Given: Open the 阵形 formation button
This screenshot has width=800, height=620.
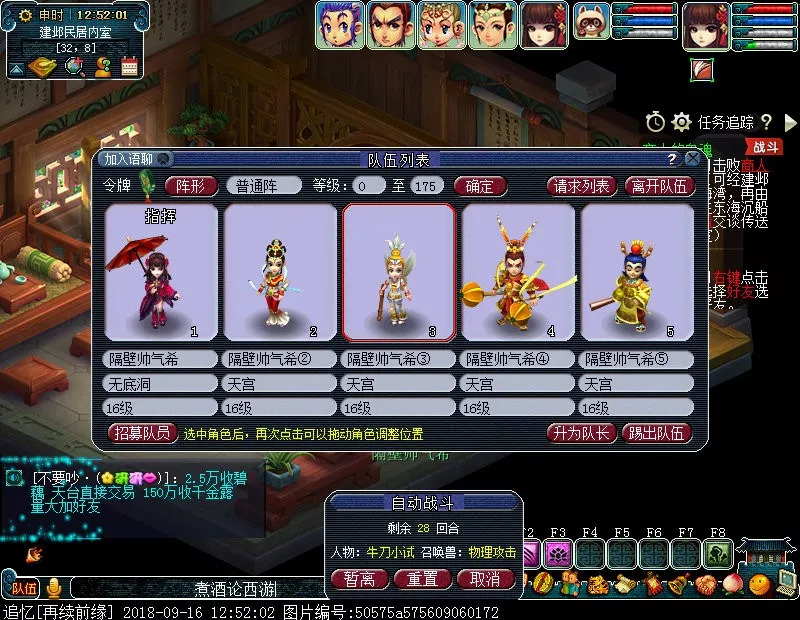Looking at the screenshot, I should click(190, 185).
